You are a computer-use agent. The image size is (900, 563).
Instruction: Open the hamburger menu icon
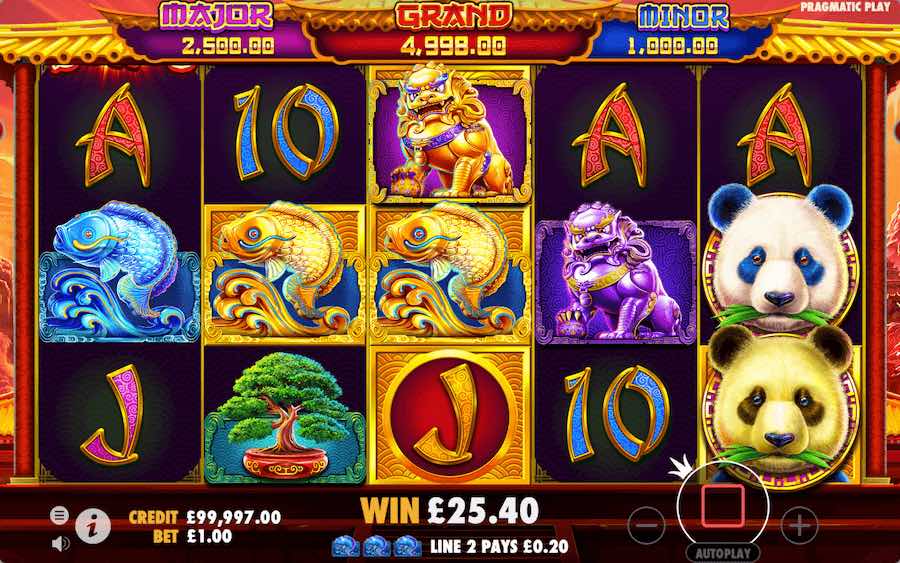(60, 515)
